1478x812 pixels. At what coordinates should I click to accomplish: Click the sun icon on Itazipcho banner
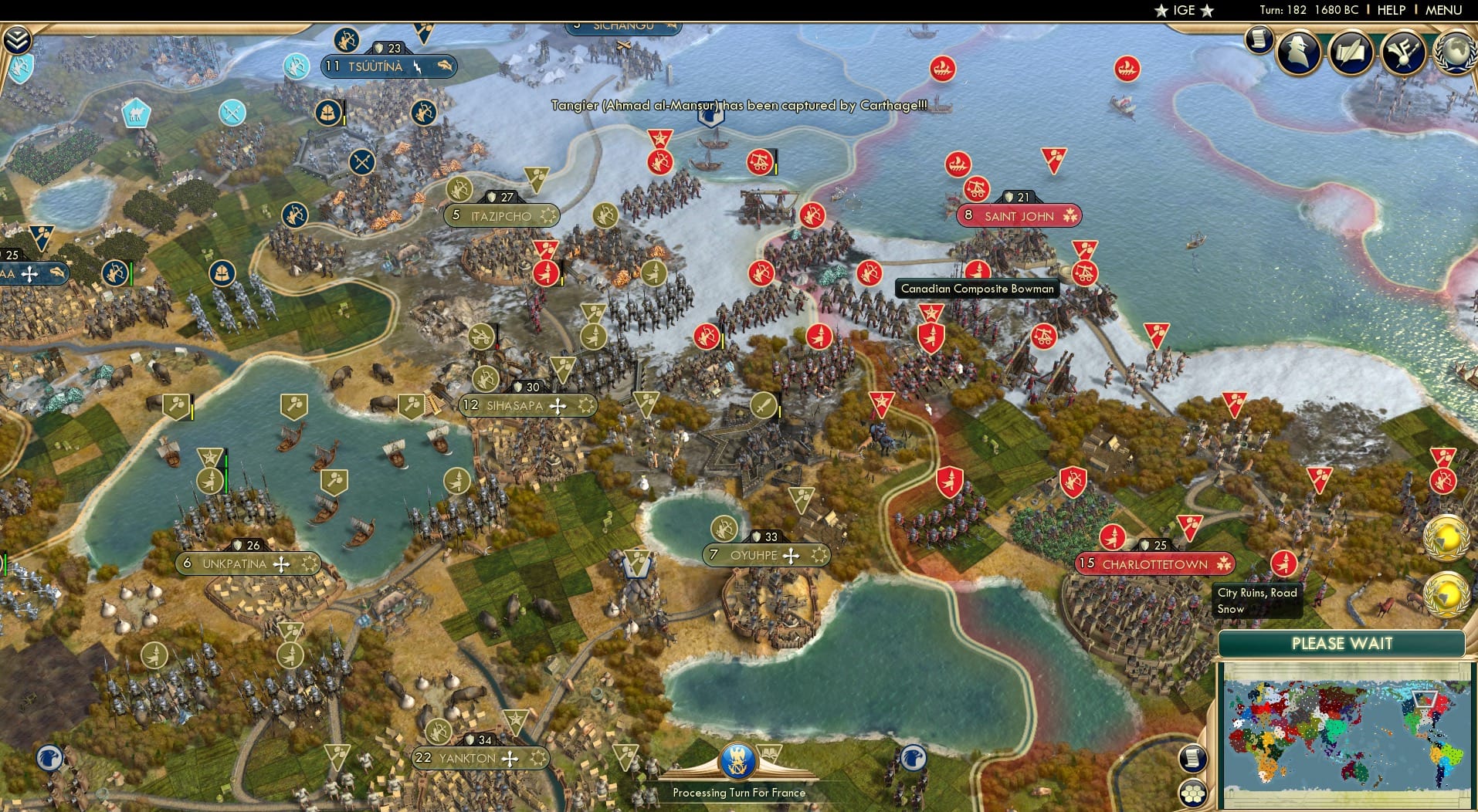coord(549,217)
